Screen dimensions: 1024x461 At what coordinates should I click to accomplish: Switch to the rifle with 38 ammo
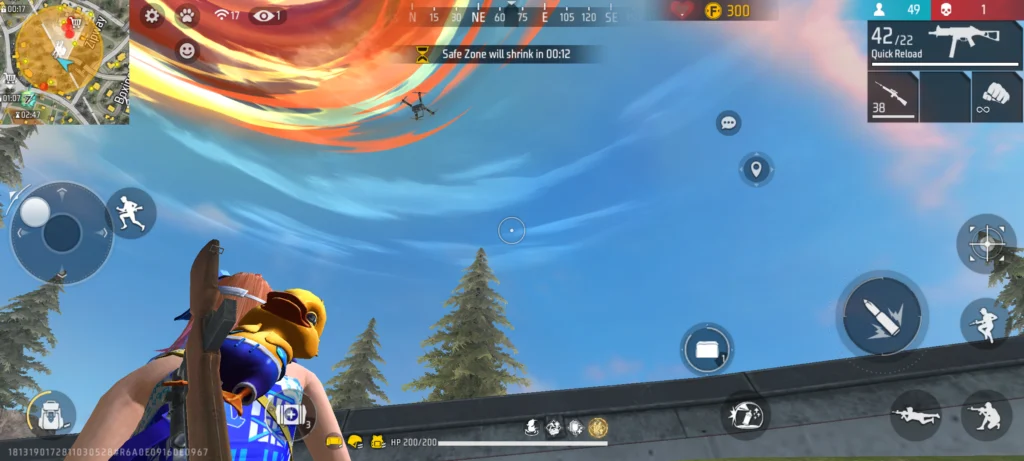pyautogui.click(x=893, y=97)
